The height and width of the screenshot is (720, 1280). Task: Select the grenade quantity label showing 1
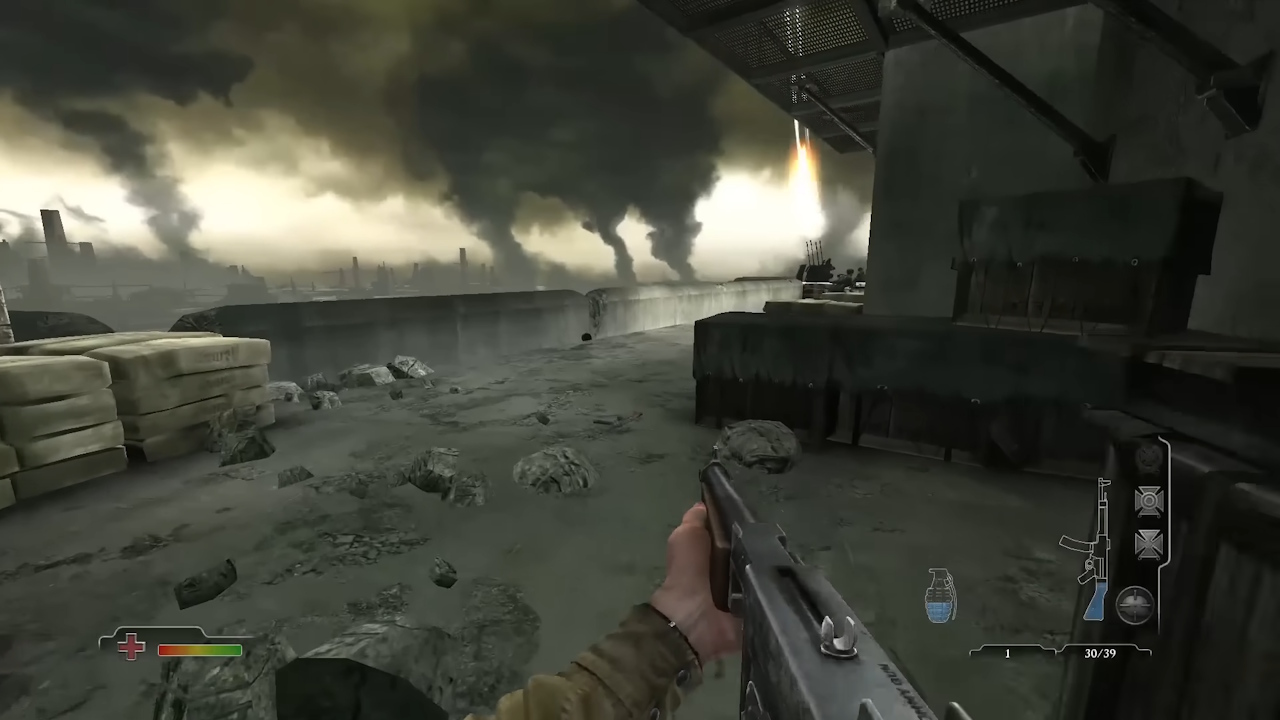click(1007, 653)
